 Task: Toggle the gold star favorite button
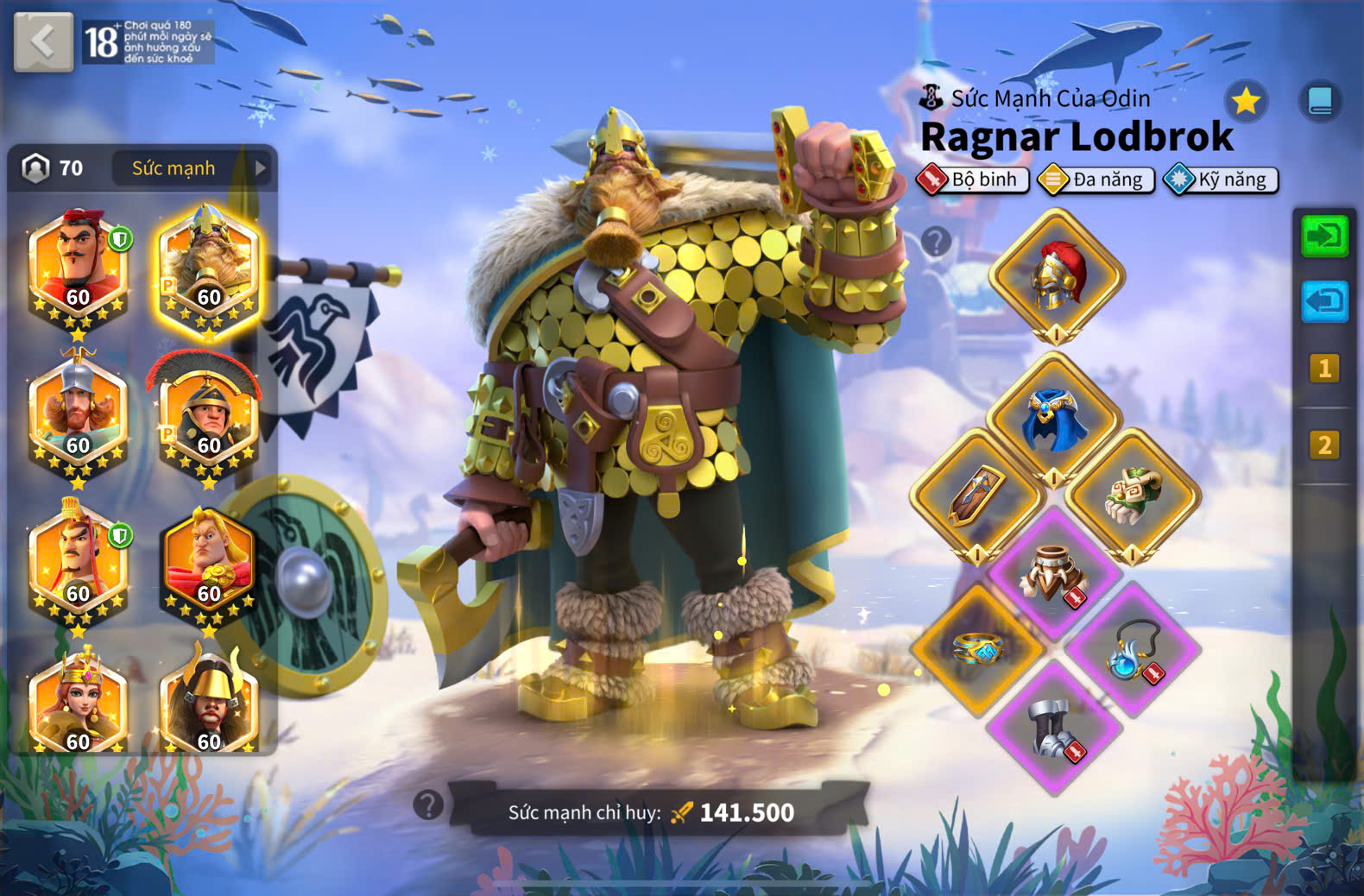tap(1246, 102)
